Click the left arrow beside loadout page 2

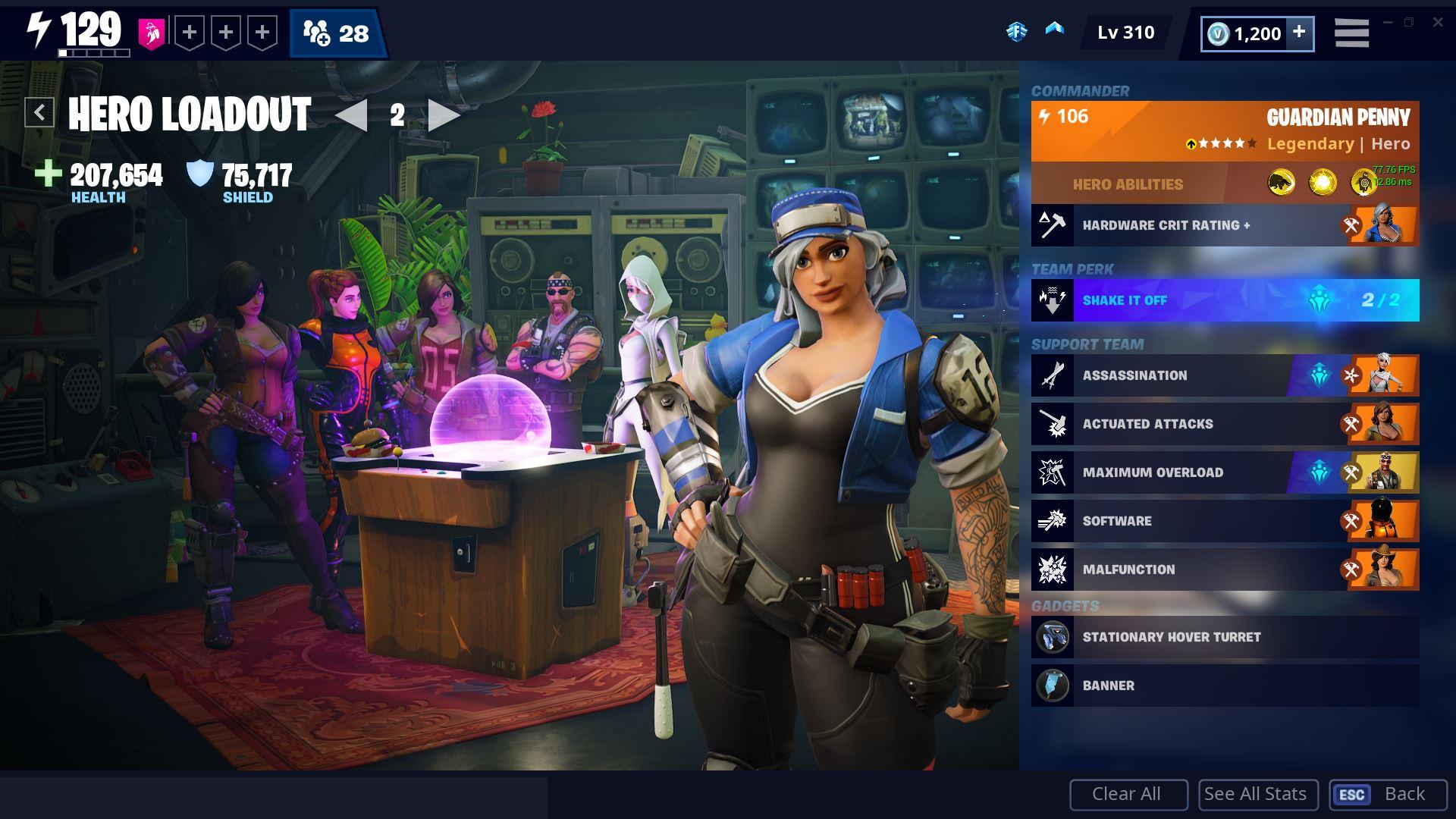coord(353,116)
